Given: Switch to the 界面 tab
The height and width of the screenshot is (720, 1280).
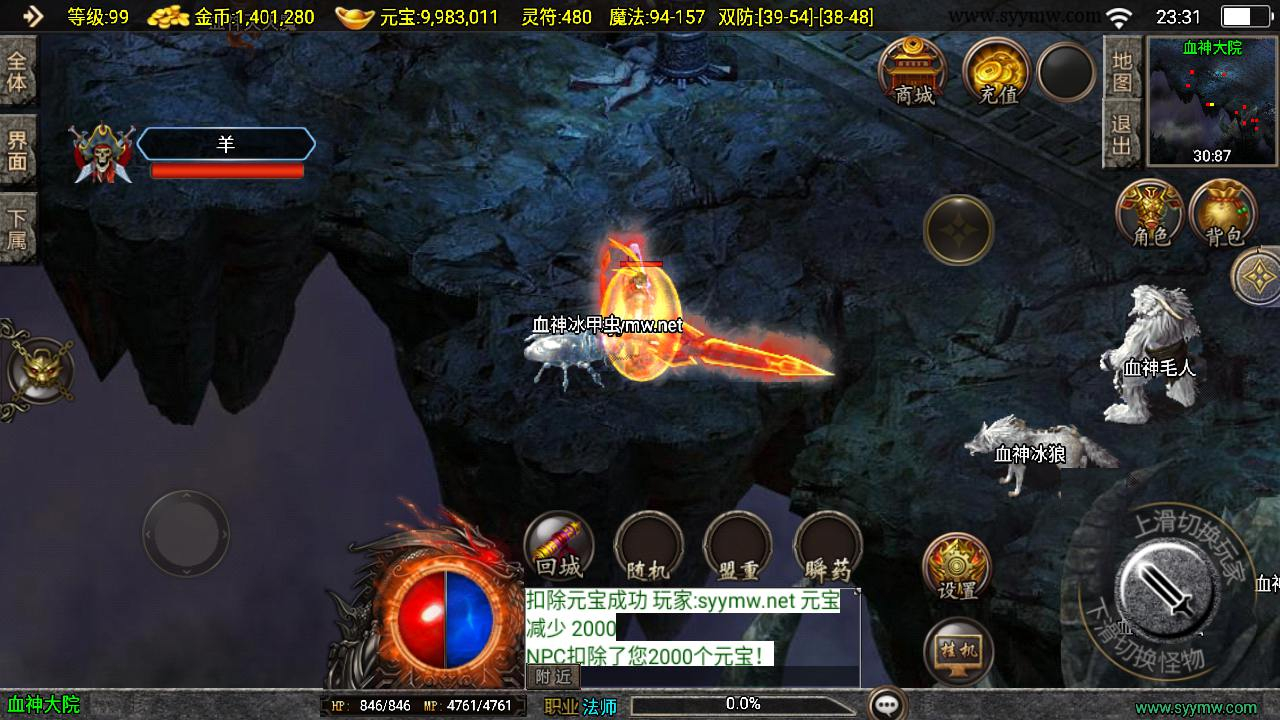Looking at the screenshot, I should [17, 150].
